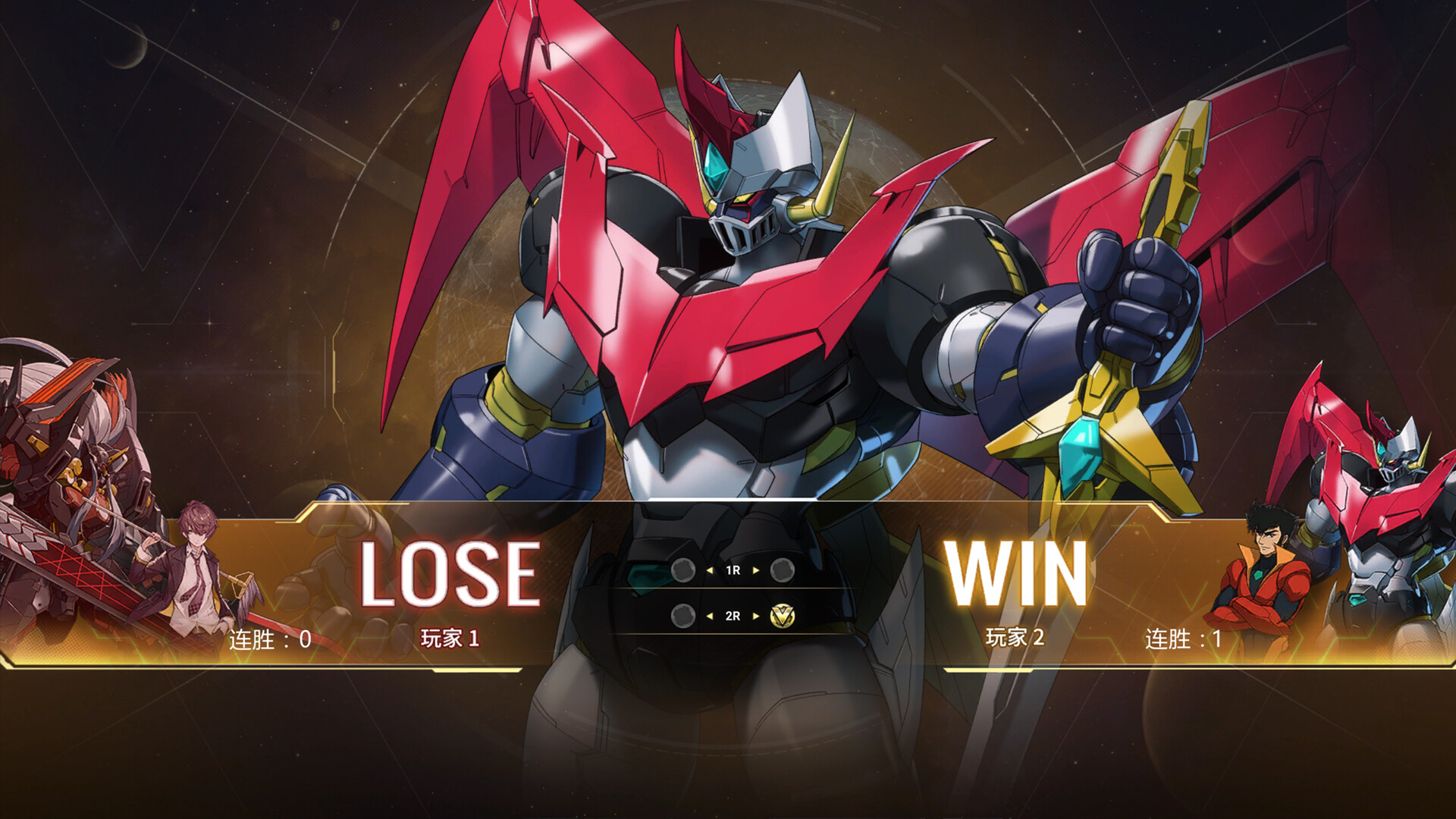
Task: Click the 2R round label
Action: tap(733, 617)
